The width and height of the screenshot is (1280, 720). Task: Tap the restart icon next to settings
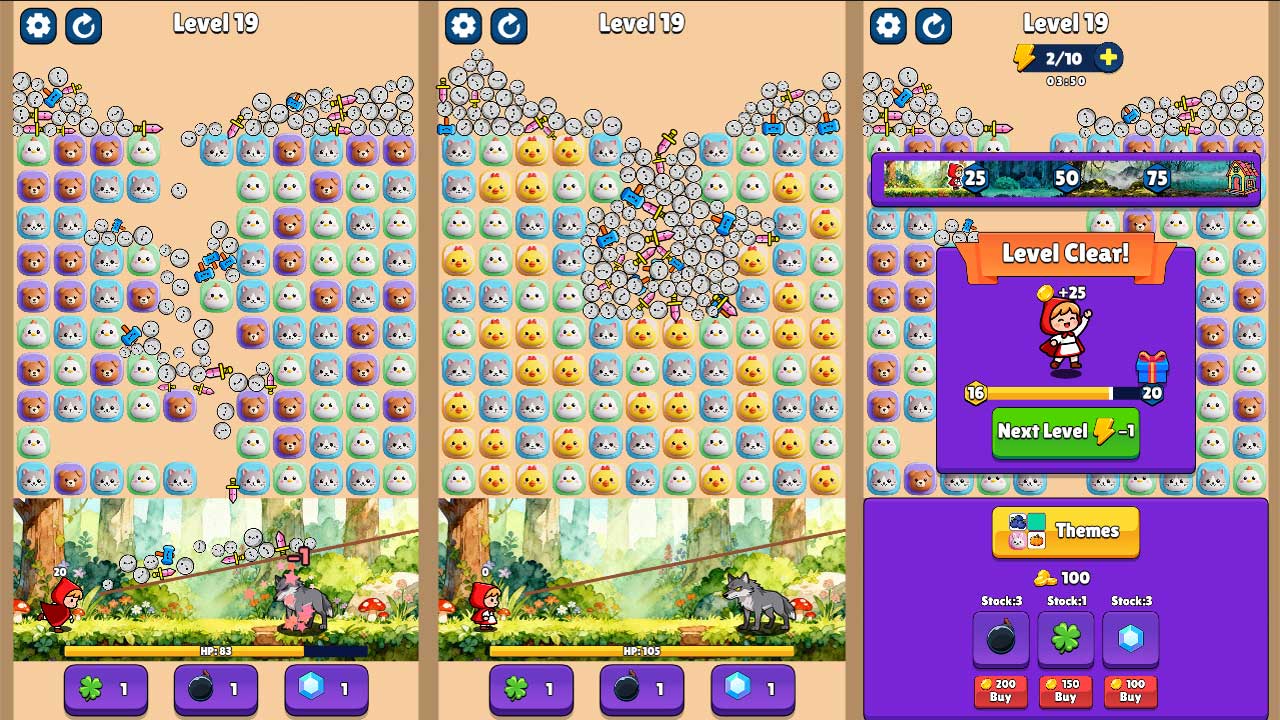click(x=84, y=26)
